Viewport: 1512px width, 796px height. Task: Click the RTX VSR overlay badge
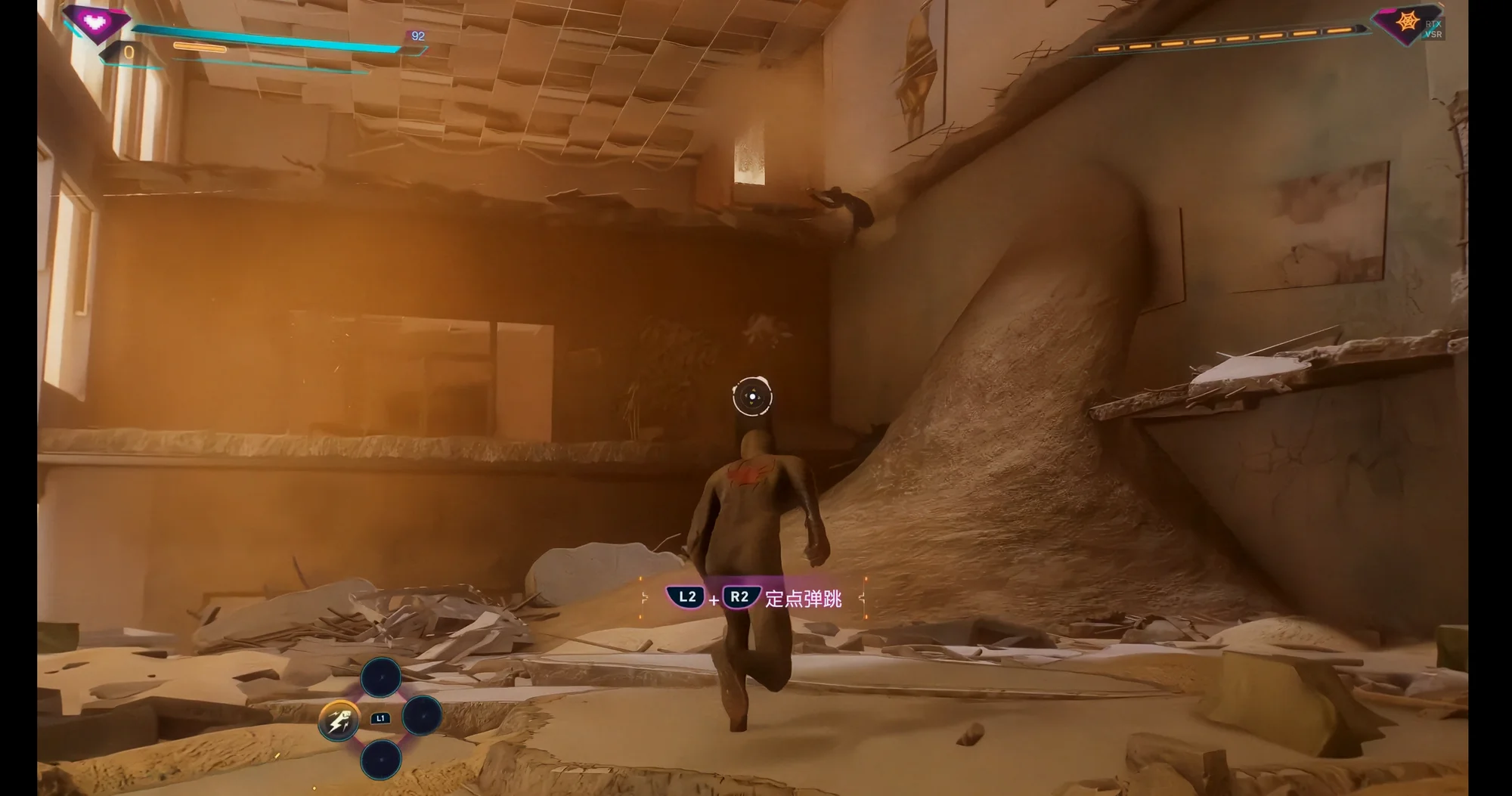click(1433, 29)
